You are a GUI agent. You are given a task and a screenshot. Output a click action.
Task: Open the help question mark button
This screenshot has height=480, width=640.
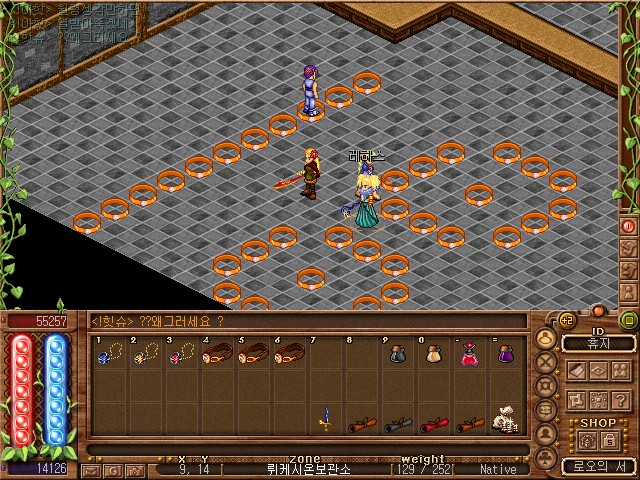click(619, 399)
